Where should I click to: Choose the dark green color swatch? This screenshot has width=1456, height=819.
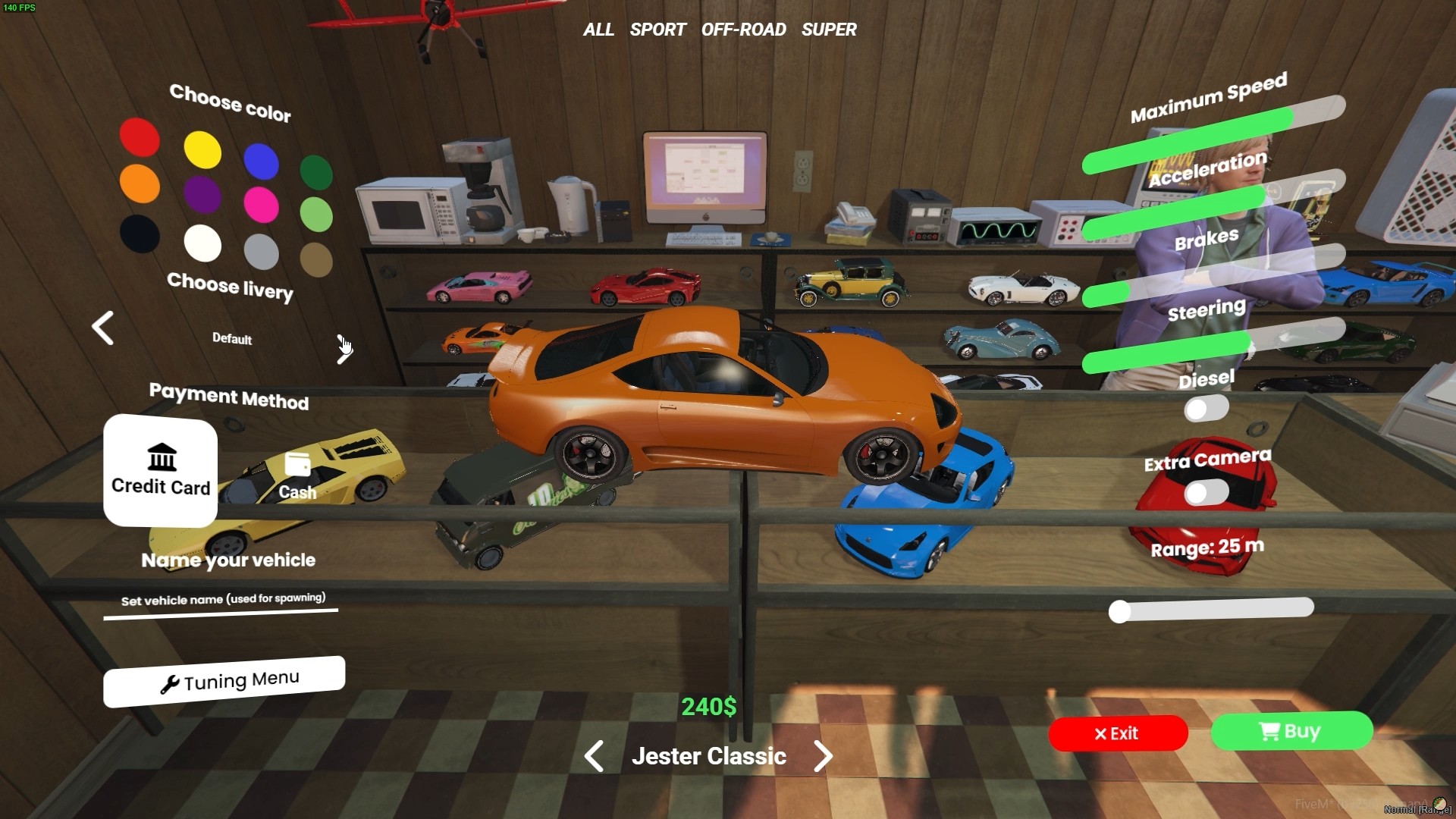316,172
